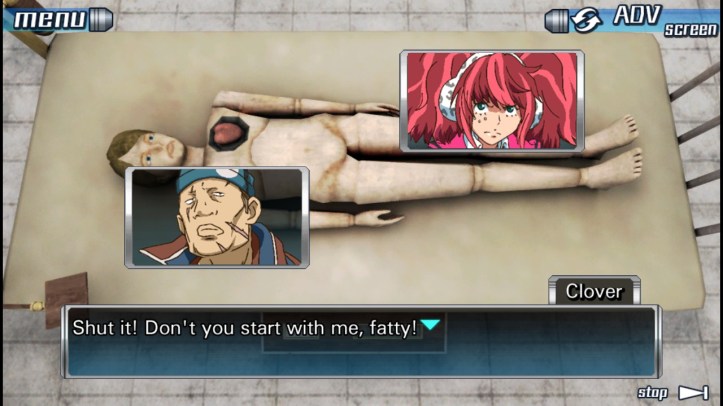Switch to the ADV screen toggle
This screenshot has width=723, height=406.
tap(635, 19)
